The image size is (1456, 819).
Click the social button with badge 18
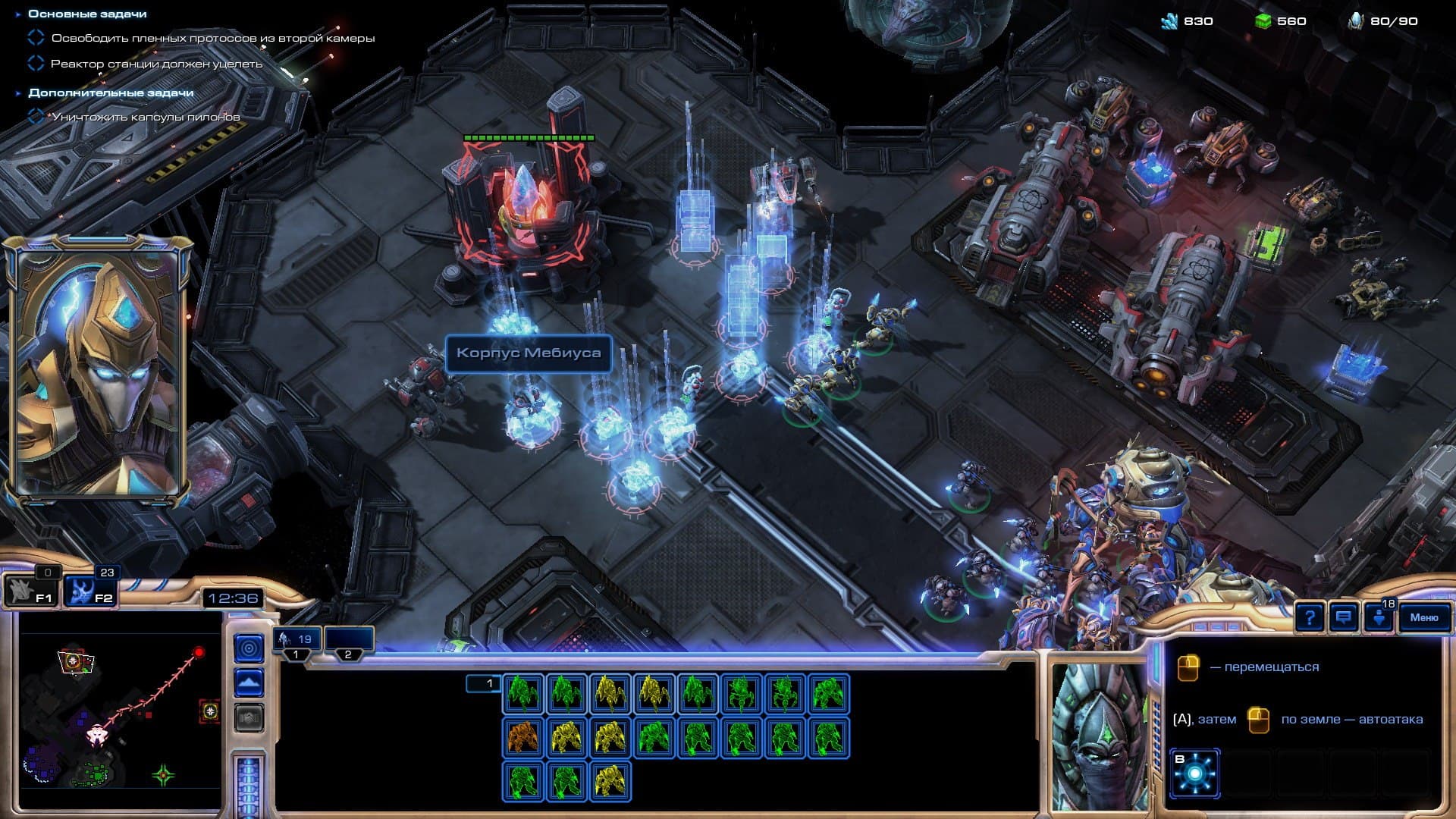click(1379, 617)
